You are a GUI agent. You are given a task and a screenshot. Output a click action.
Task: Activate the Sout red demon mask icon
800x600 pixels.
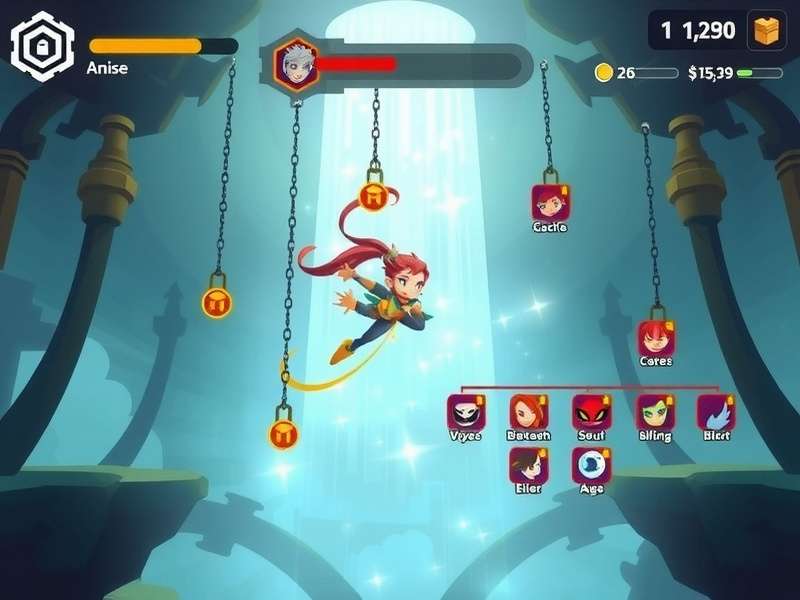click(x=591, y=412)
